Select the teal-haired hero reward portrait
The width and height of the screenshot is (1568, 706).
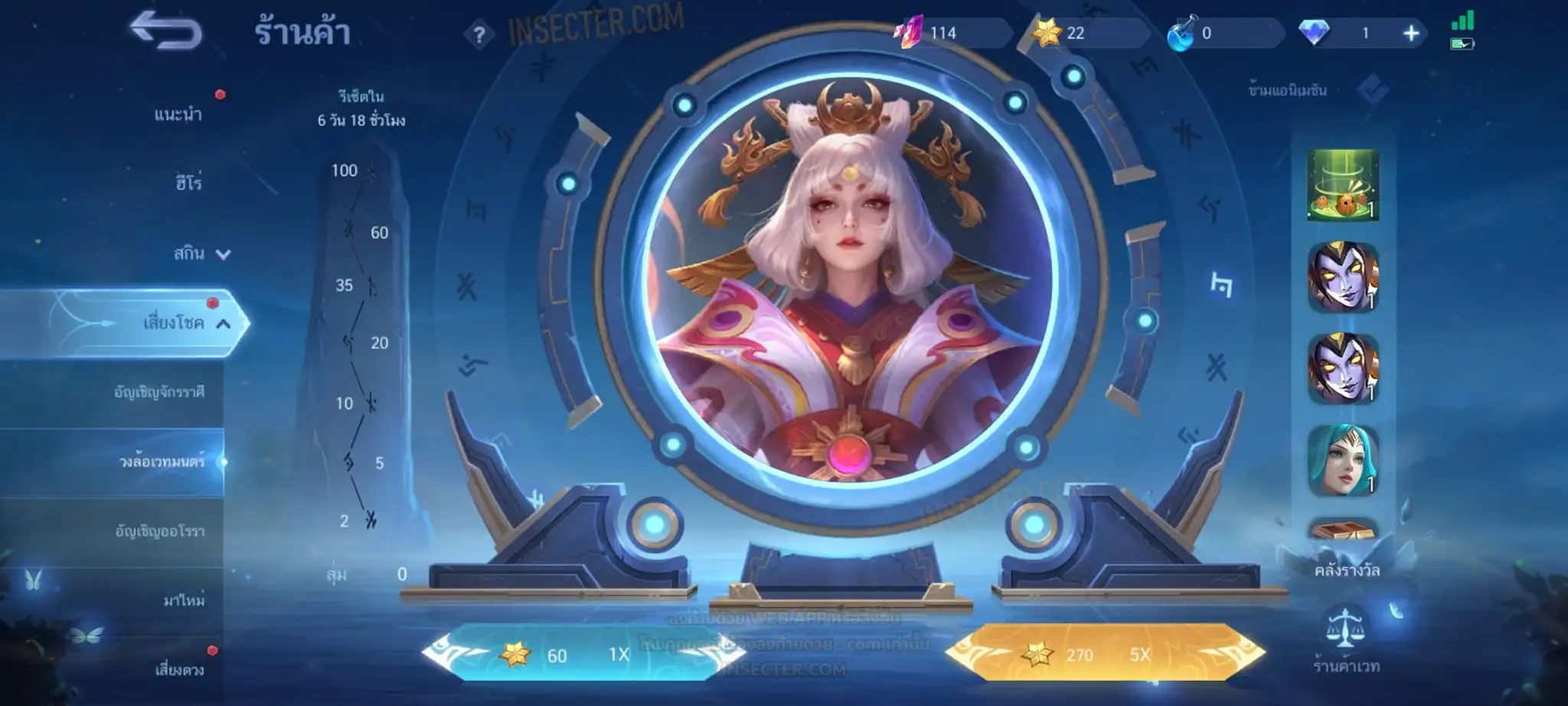[x=1343, y=460]
